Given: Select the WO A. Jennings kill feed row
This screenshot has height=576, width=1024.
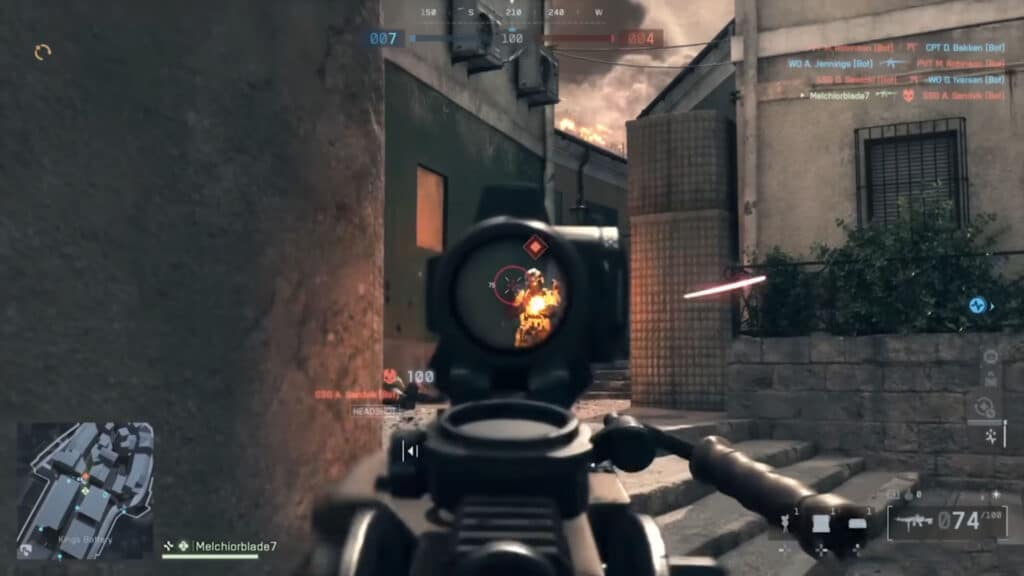Looking at the screenshot, I should pos(830,63).
